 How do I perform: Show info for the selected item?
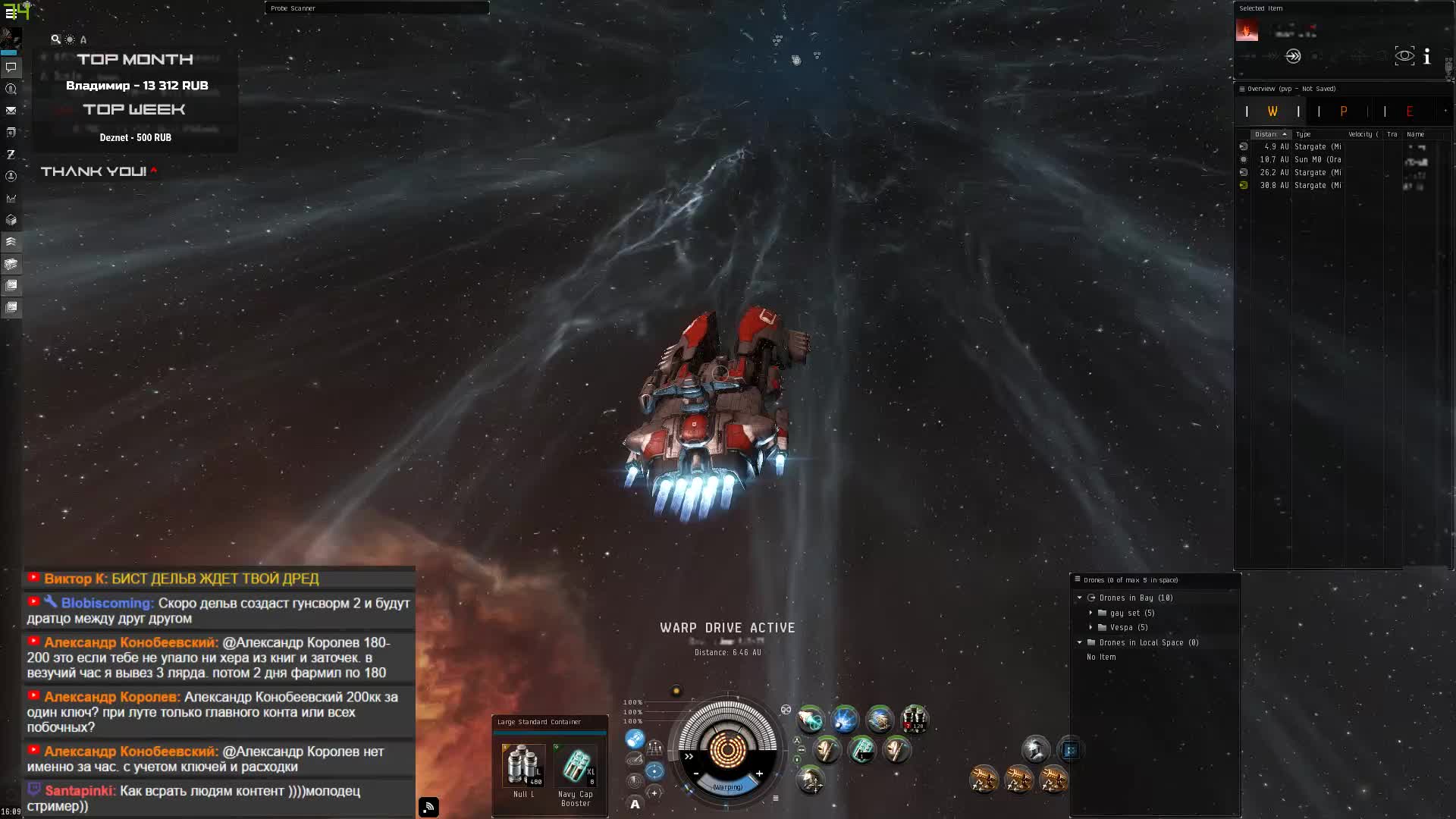[x=1427, y=56]
